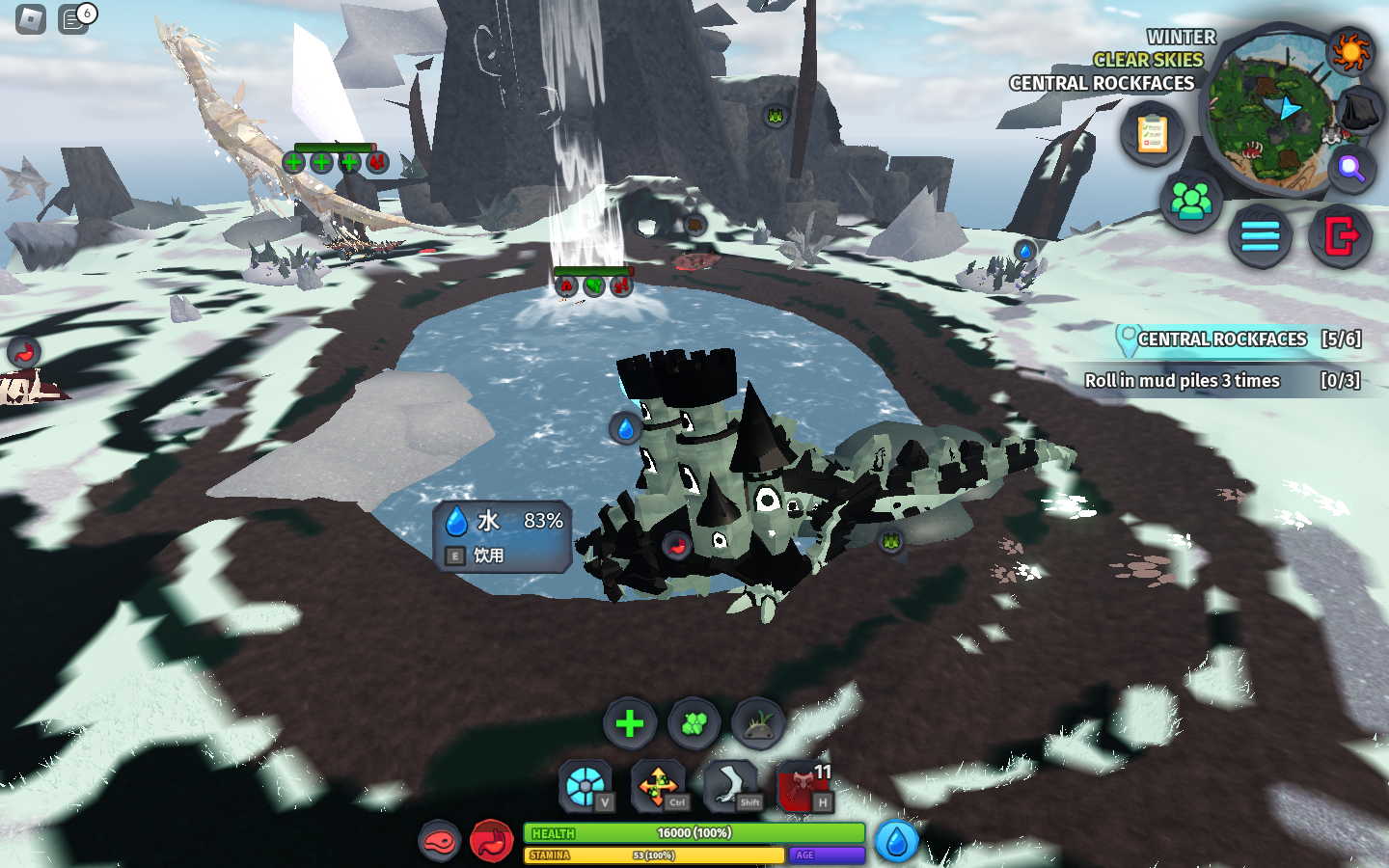The width and height of the screenshot is (1389, 868).
Task: Open the mission clipboard checklist
Action: pos(1152,134)
